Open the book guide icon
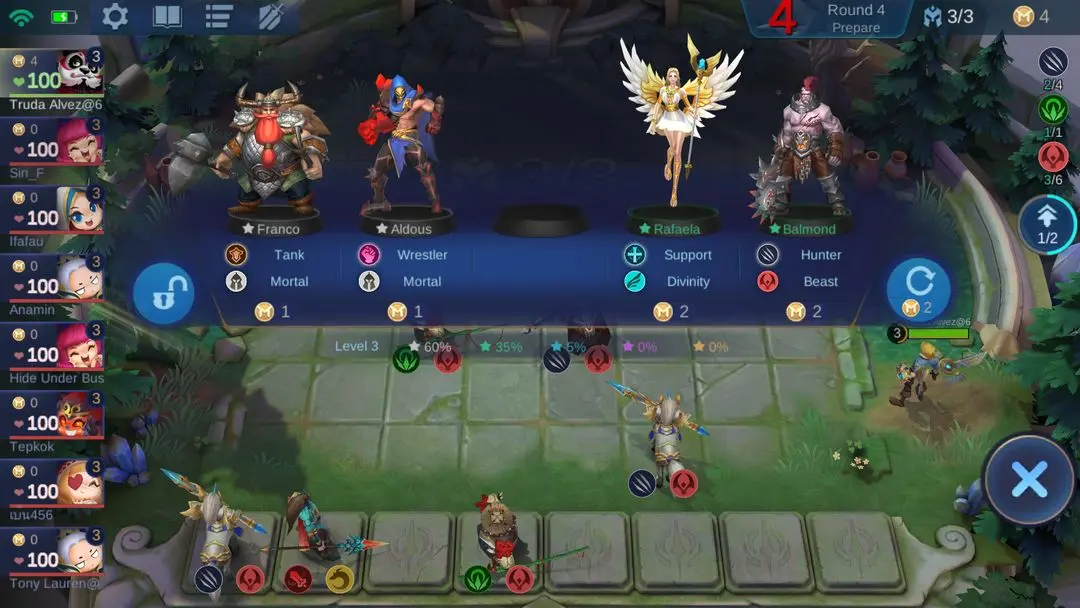 click(x=167, y=17)
